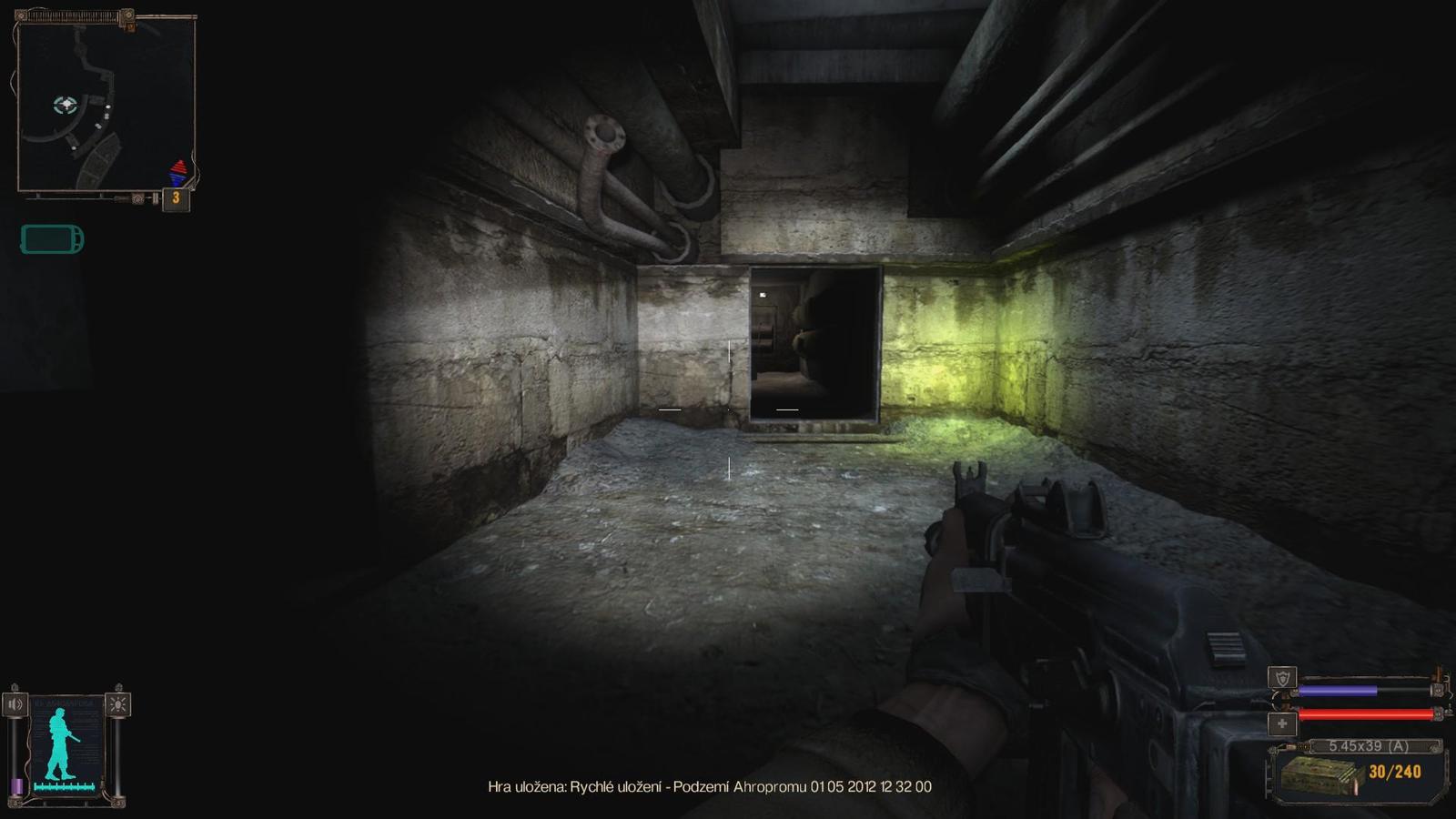Click the 30/240 ammo counter

[1395, 771]
